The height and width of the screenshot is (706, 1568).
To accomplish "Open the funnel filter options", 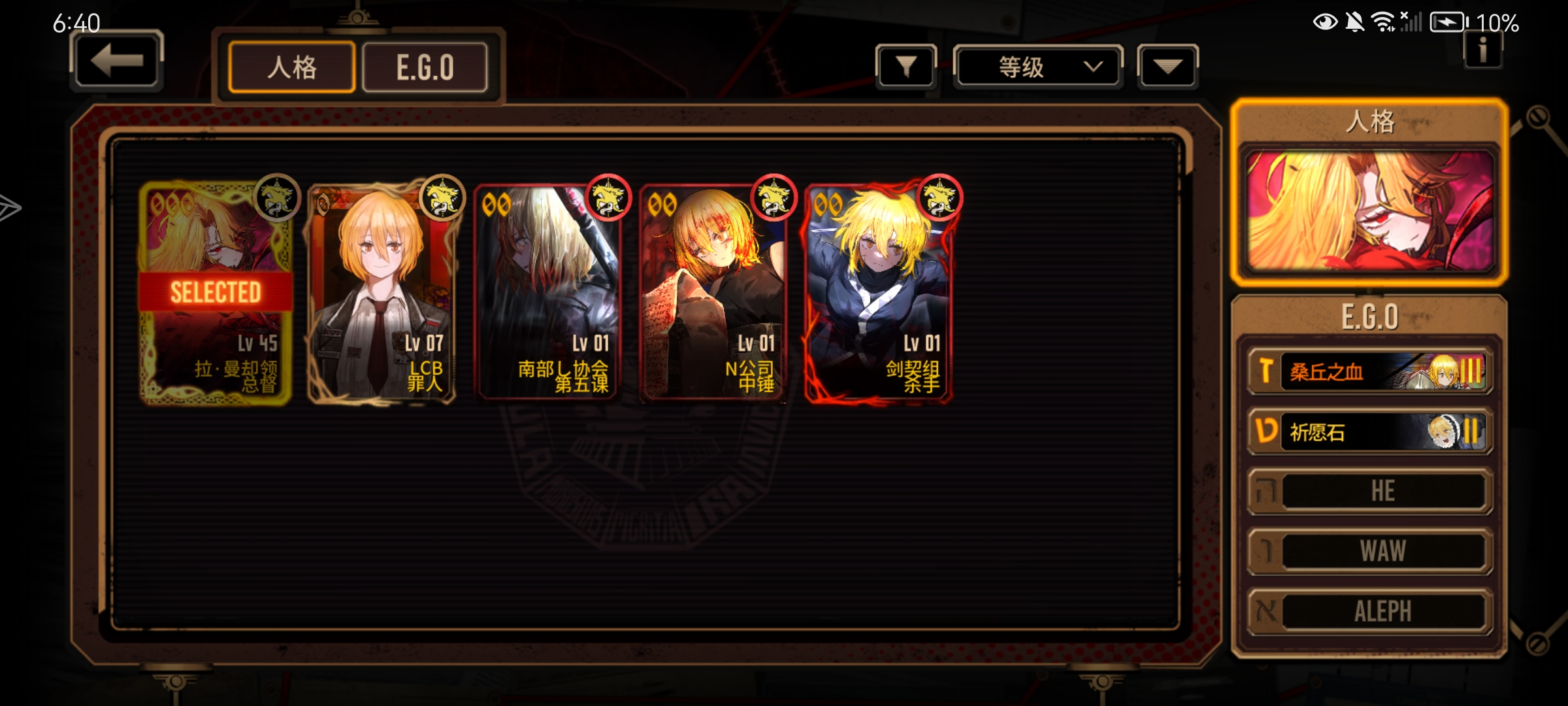I will (x=906, y=66).
